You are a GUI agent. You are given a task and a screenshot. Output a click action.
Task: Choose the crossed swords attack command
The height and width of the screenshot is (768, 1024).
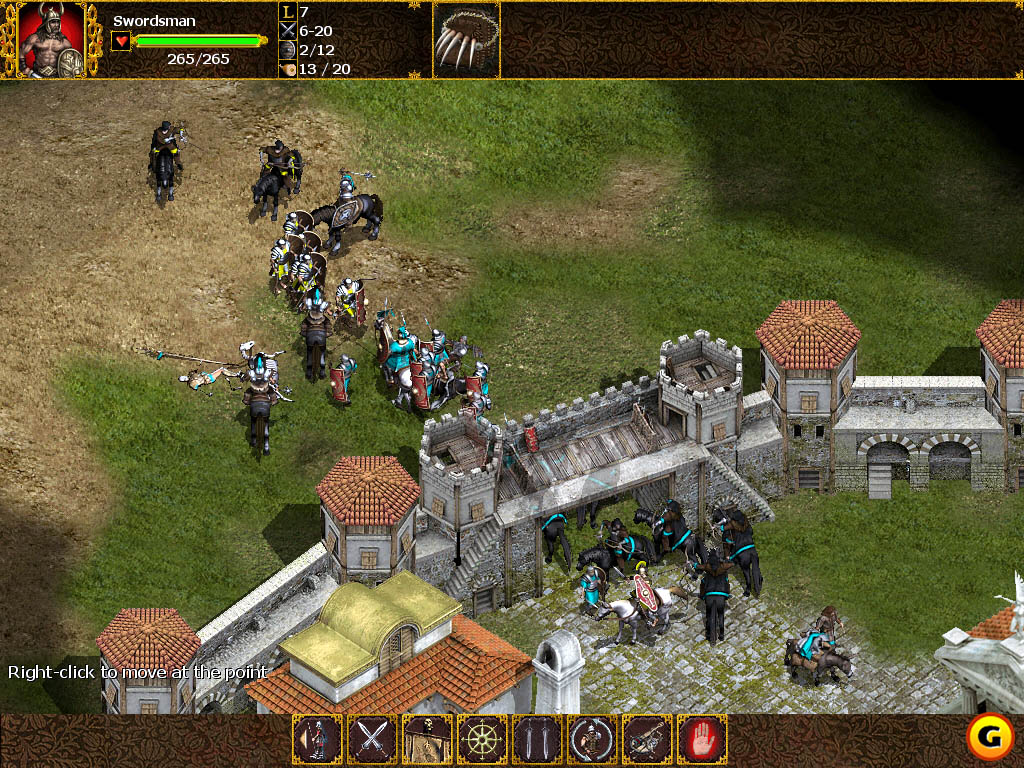(372, 740)
